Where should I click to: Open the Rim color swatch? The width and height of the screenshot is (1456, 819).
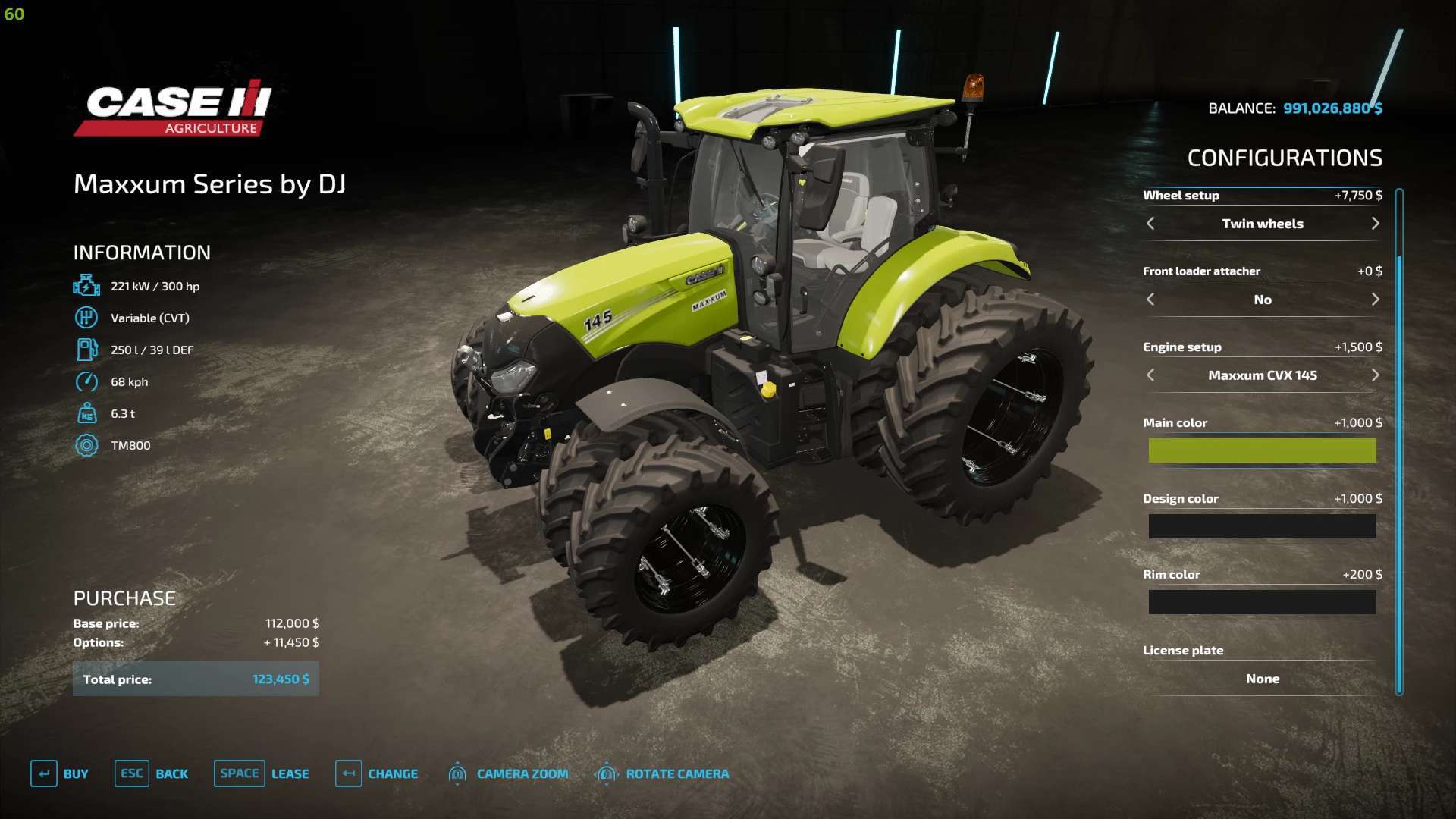pyautogui.click(x=1262, y=602)
